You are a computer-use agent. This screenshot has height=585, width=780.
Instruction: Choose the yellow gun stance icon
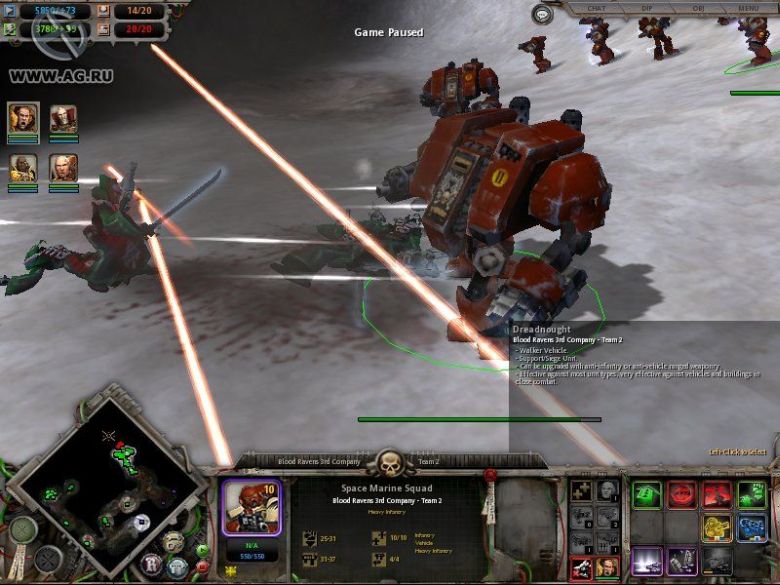point(717,528)
